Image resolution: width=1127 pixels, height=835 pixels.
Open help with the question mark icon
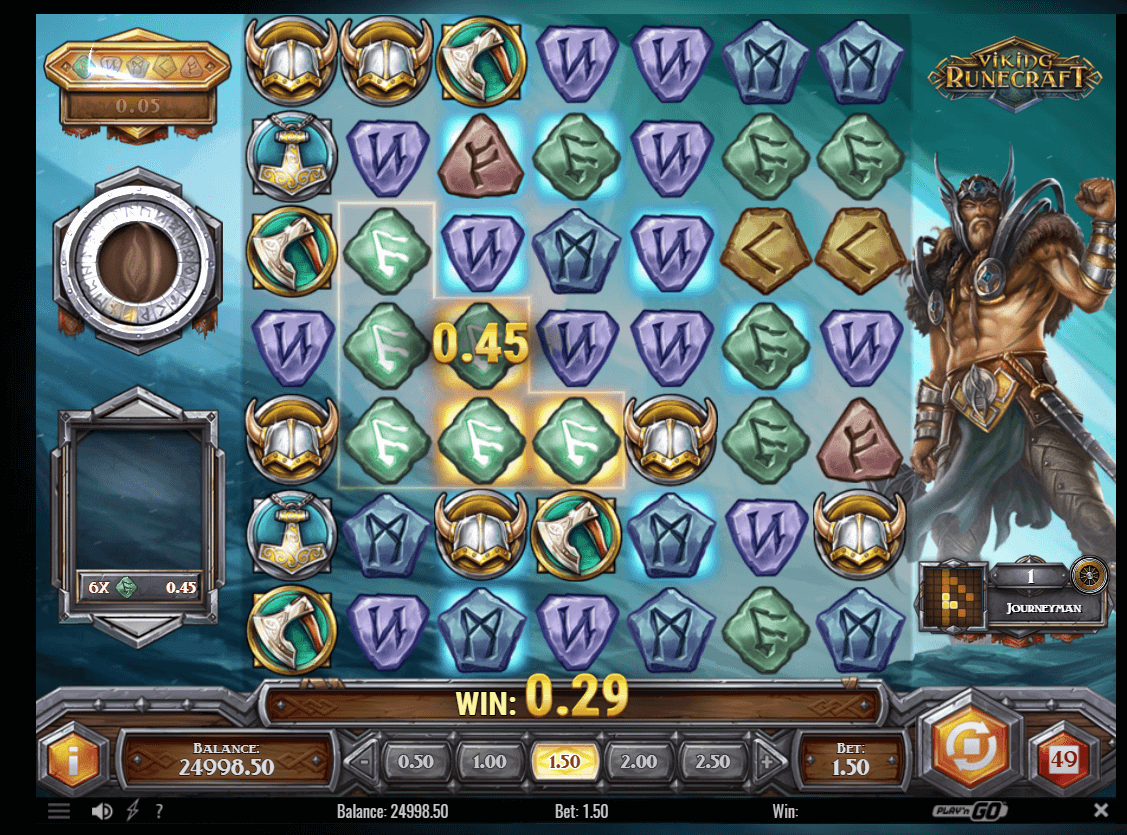[159, 811]
